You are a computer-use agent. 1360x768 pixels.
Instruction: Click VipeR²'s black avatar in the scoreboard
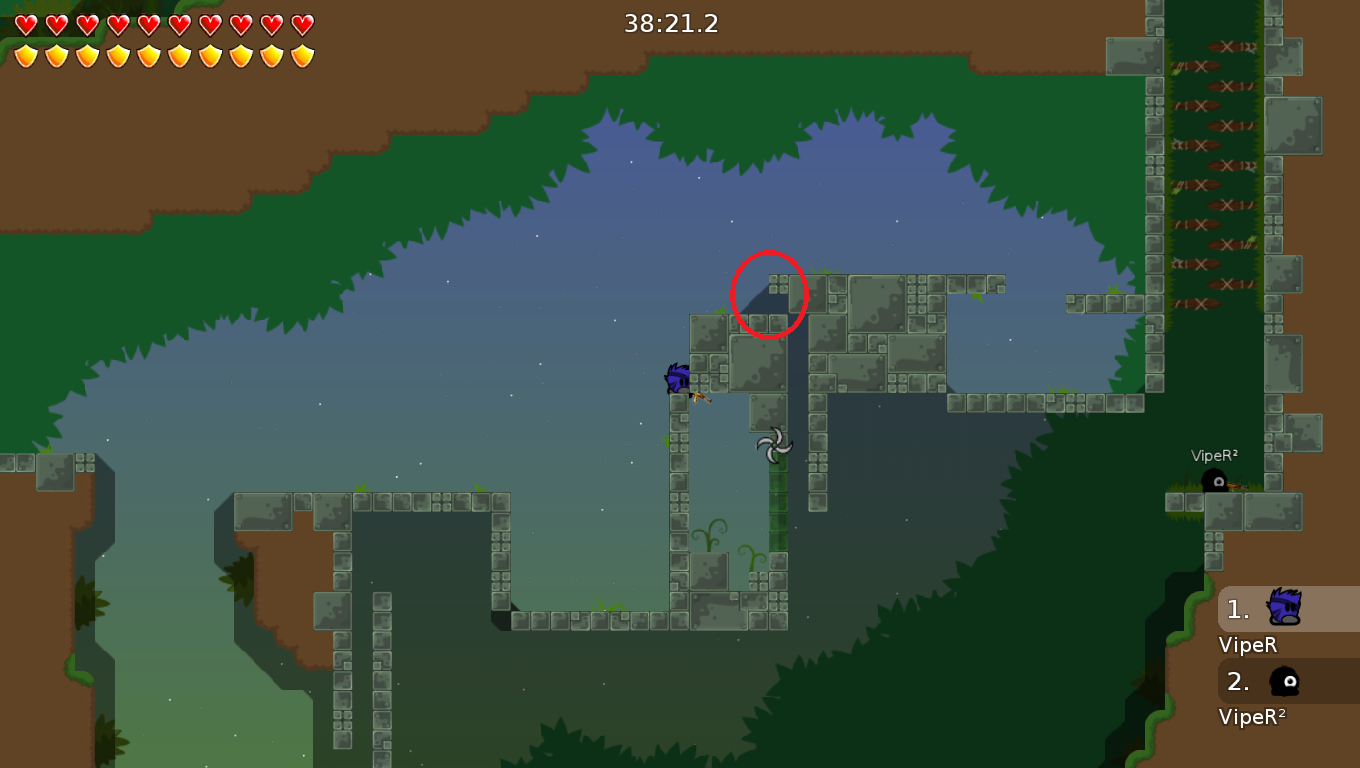pyautogui.click(x=1282, y=682)
